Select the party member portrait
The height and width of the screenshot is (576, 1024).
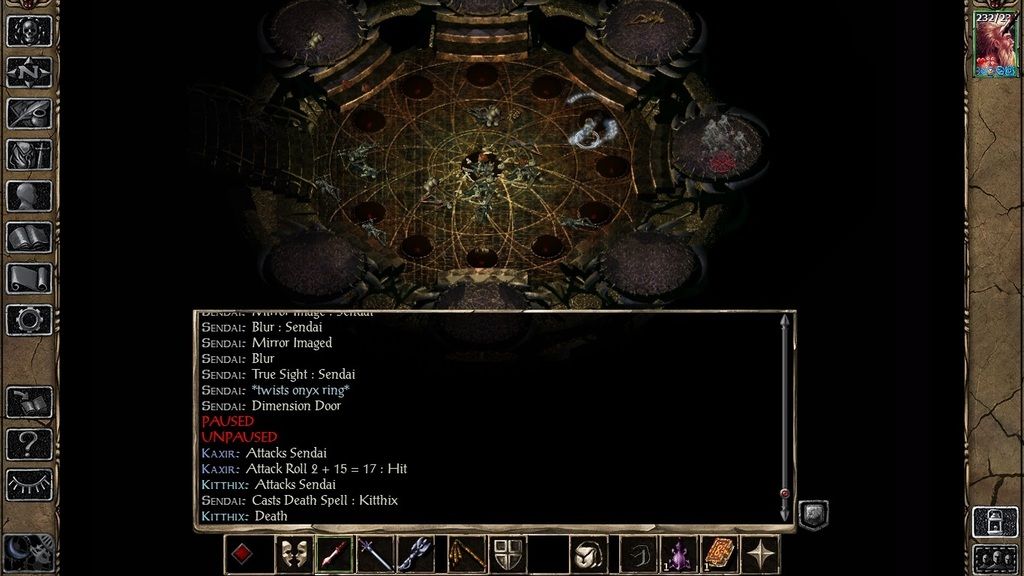[x=995, y=45]
